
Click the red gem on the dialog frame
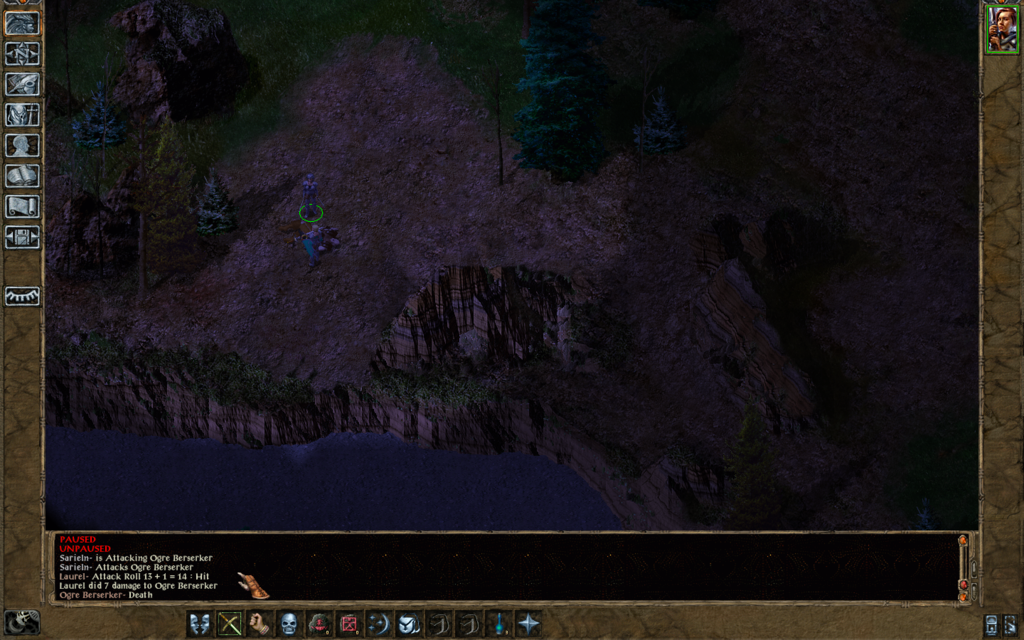(963, 585)
